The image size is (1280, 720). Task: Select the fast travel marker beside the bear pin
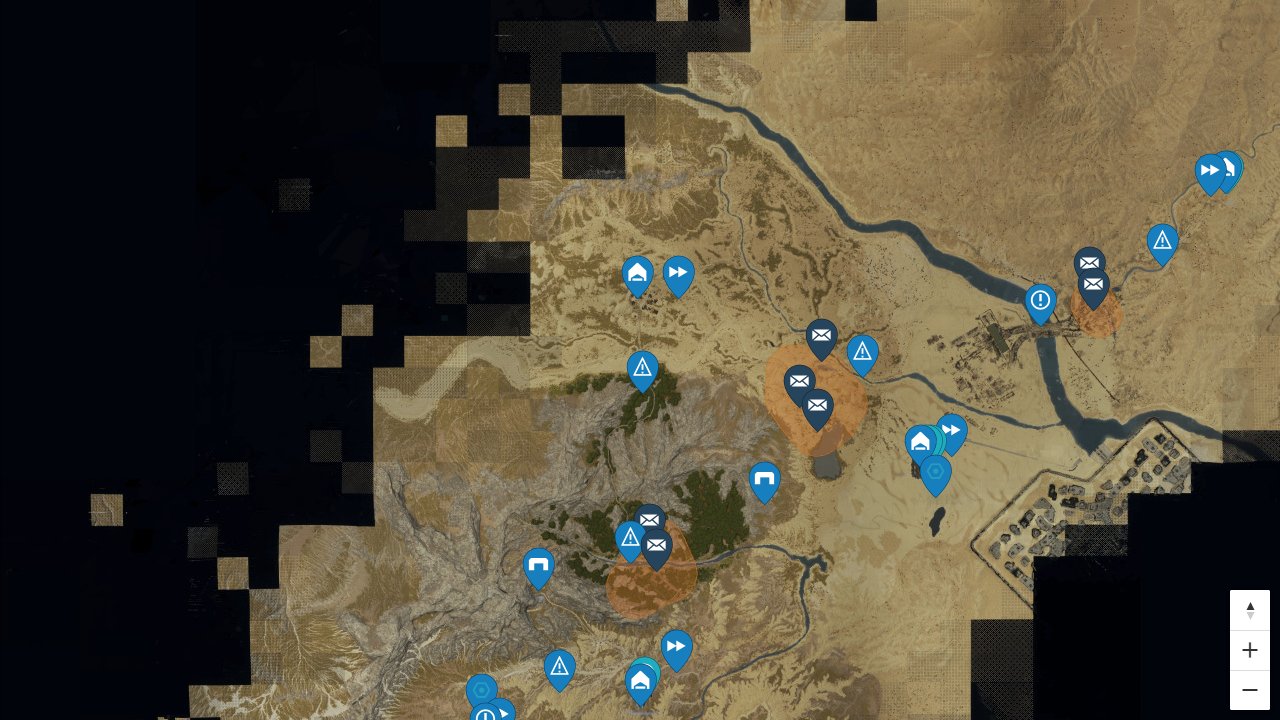coord(1208,170)
